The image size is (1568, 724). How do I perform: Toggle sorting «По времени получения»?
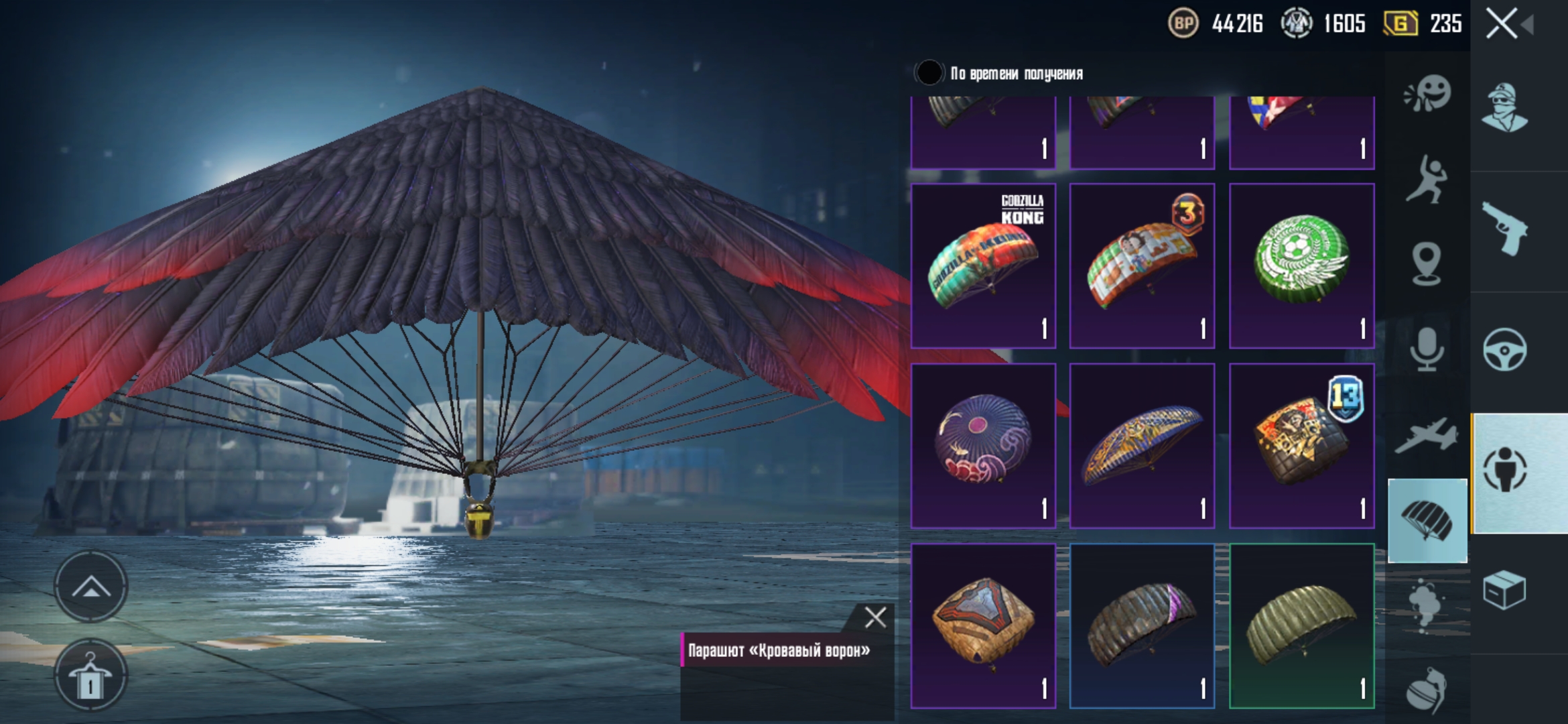pyautogui.click(x=929, y=73)
